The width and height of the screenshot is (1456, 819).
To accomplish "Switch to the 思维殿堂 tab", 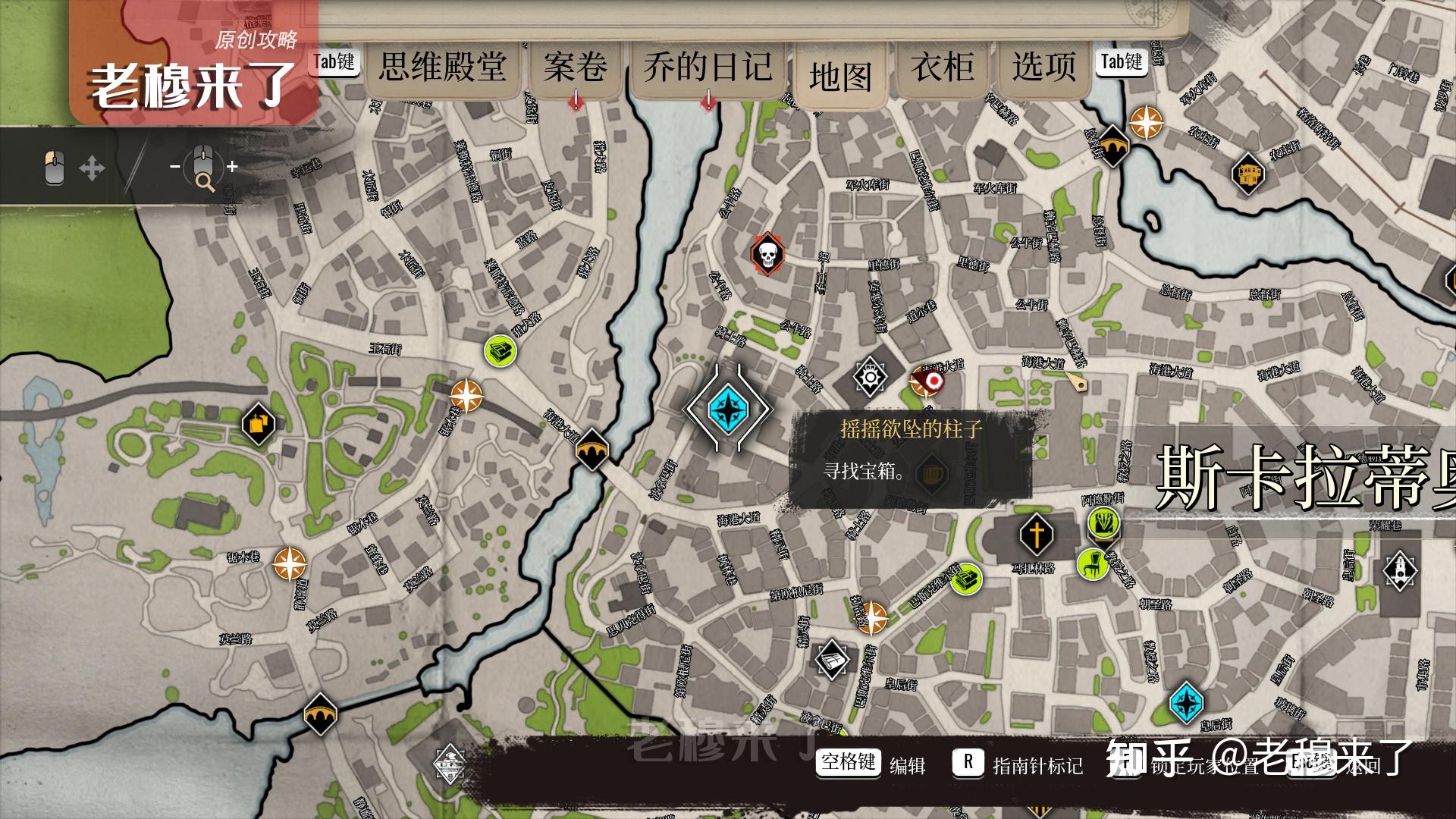I will tap(443, 67).
